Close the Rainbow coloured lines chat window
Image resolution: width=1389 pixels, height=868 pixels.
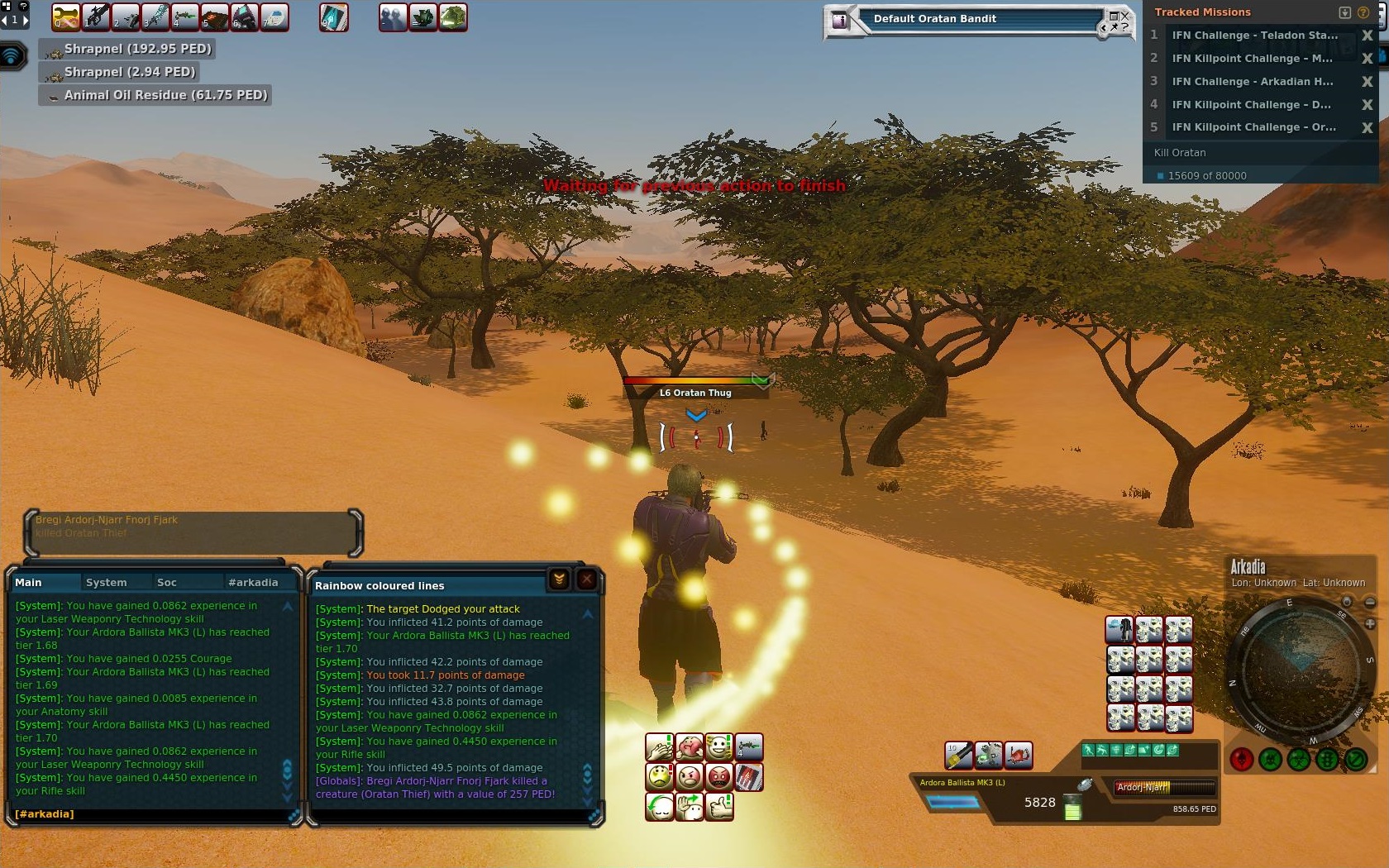[x=586, y=579]
